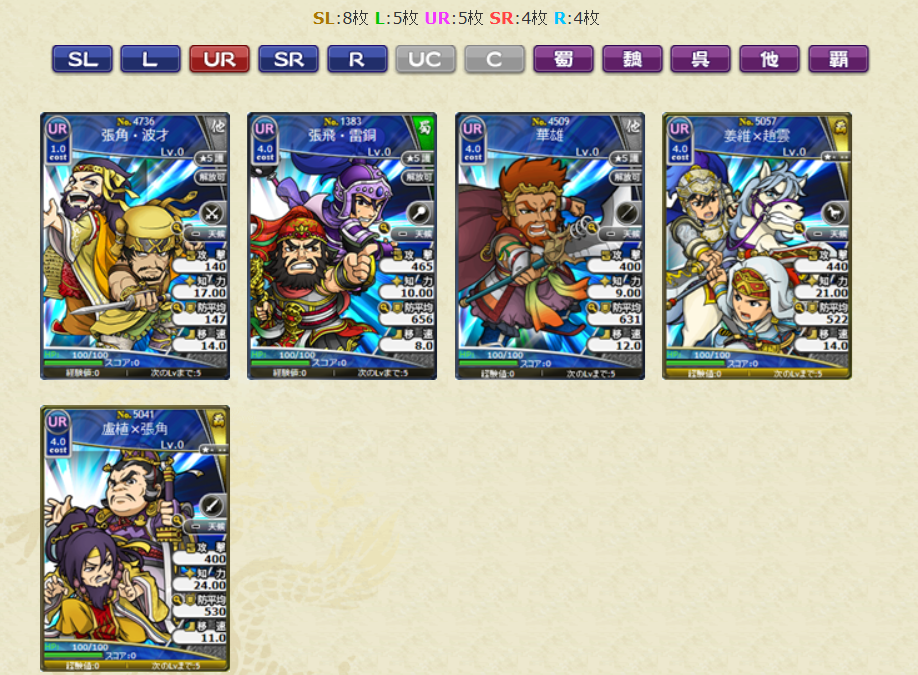
Task: Select the 張角・波才 card
Action: pyautogui.click(x=135, y=246)
